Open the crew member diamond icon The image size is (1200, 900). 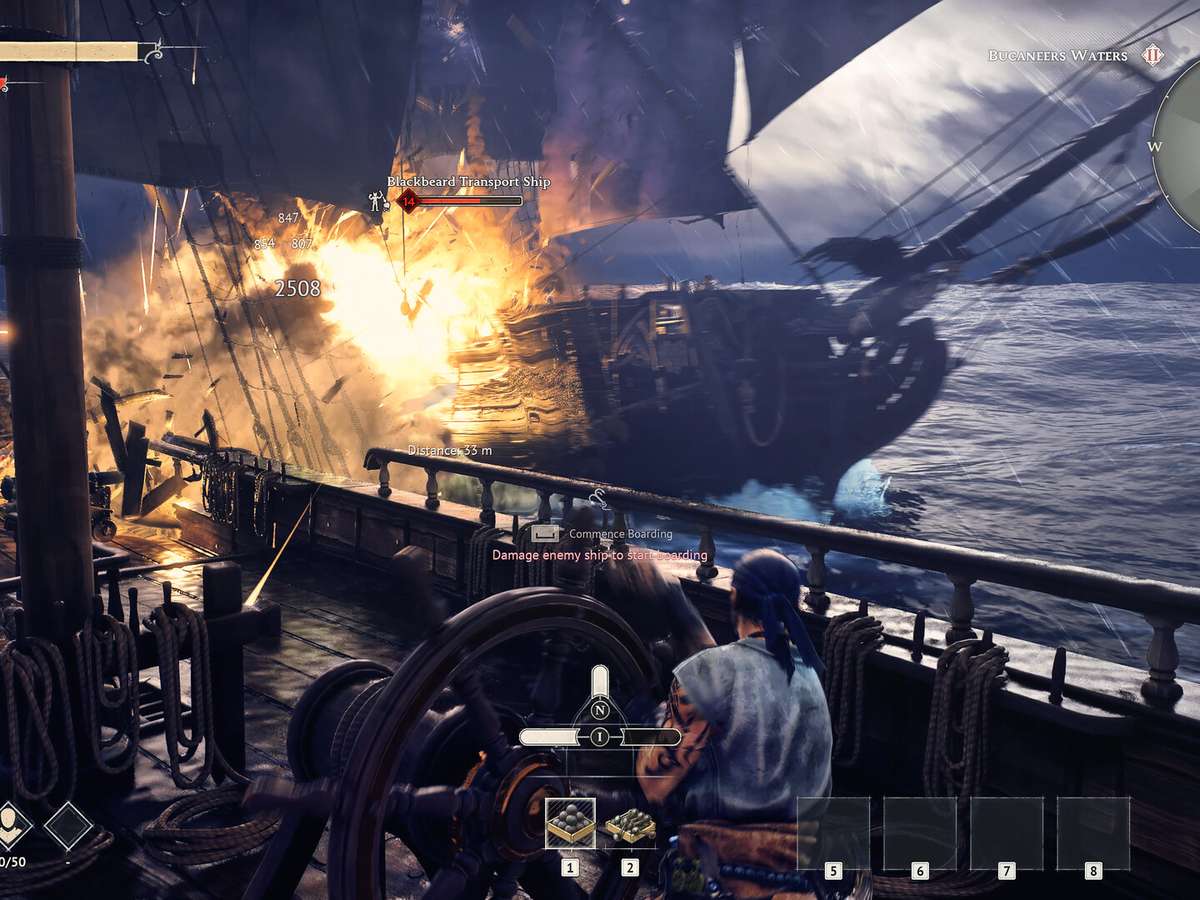(x=14, y=825)
